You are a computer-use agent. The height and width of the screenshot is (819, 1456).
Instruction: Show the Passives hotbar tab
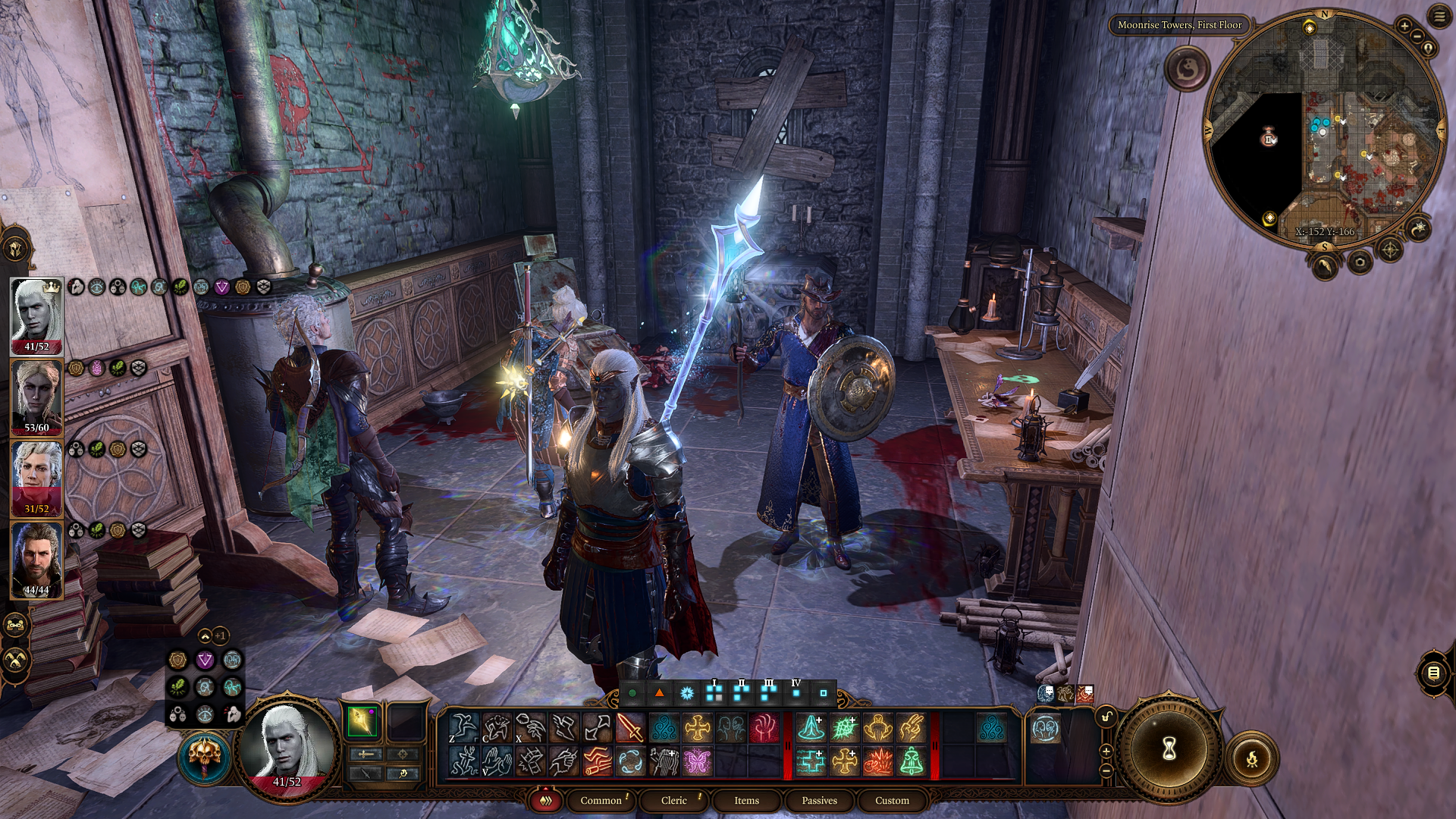click(819, 800)
